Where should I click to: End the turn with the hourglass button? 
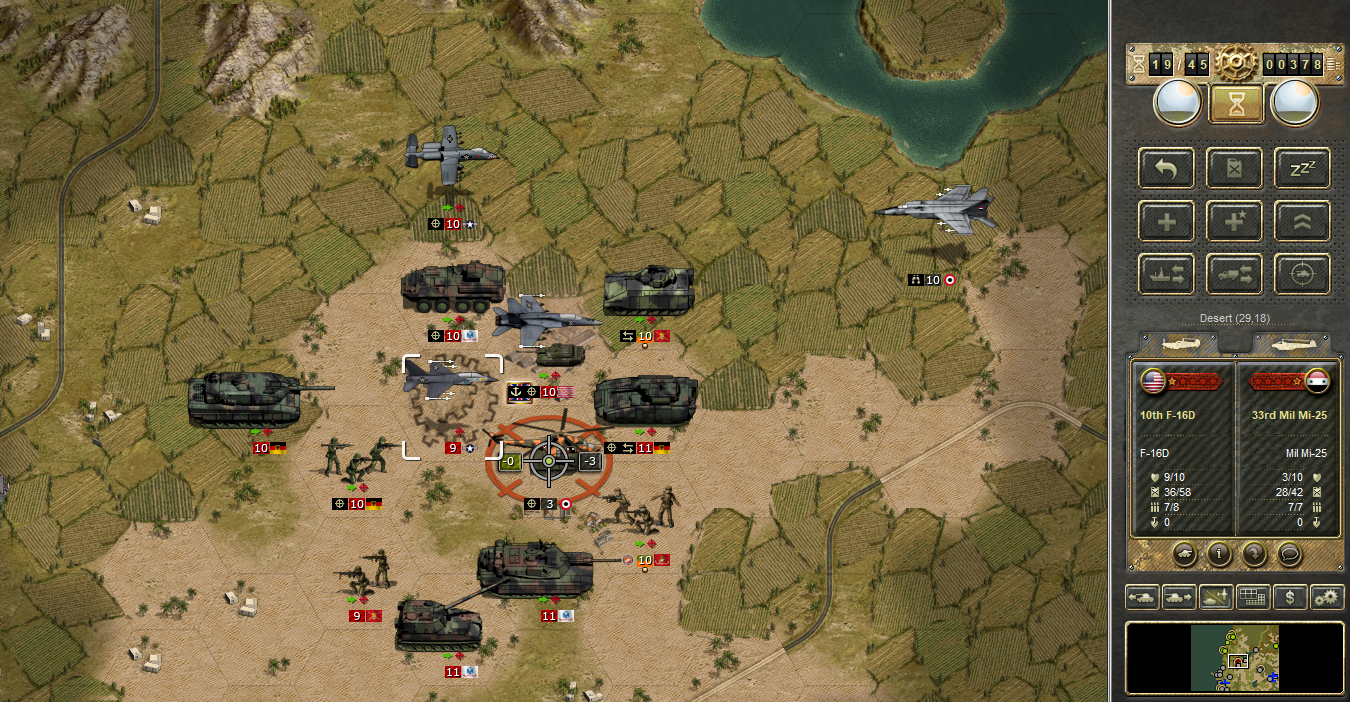[1235, 103]
